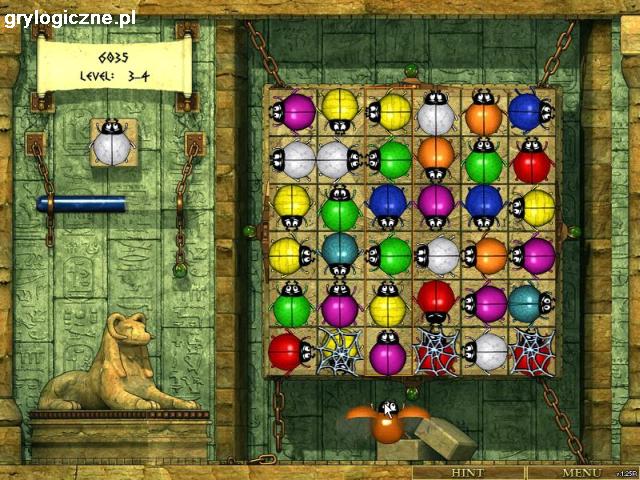Click the HINT button
Screen dimensions: 640x480
pos(468,472)
